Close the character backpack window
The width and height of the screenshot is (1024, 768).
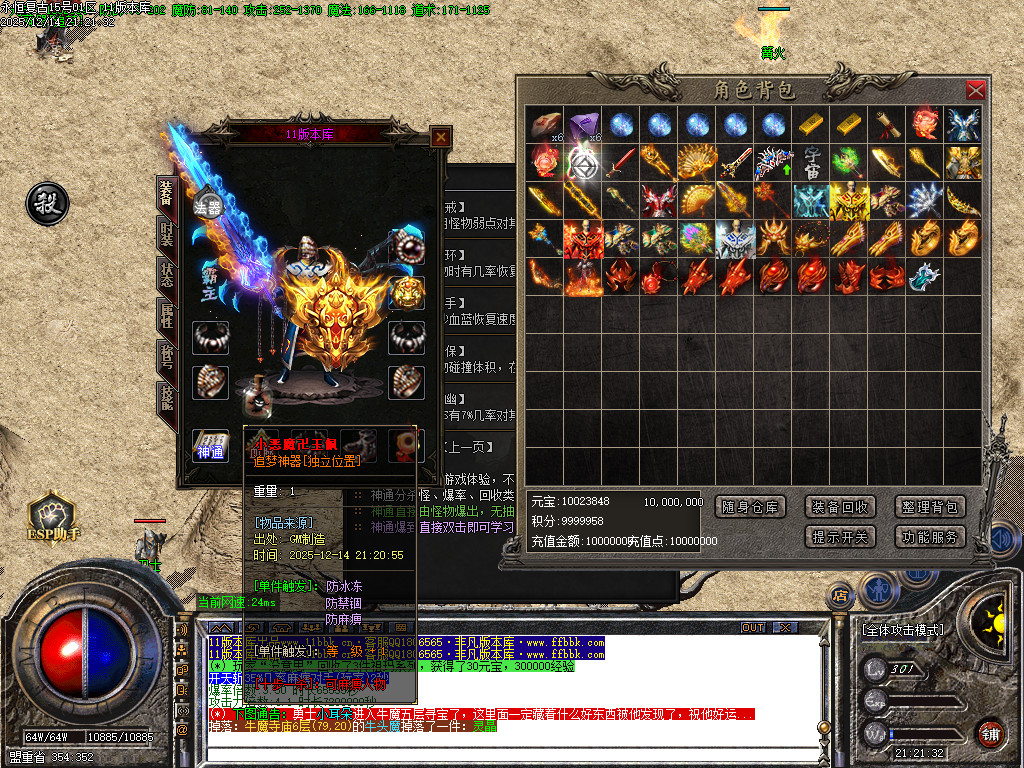[x=975, y=91]
